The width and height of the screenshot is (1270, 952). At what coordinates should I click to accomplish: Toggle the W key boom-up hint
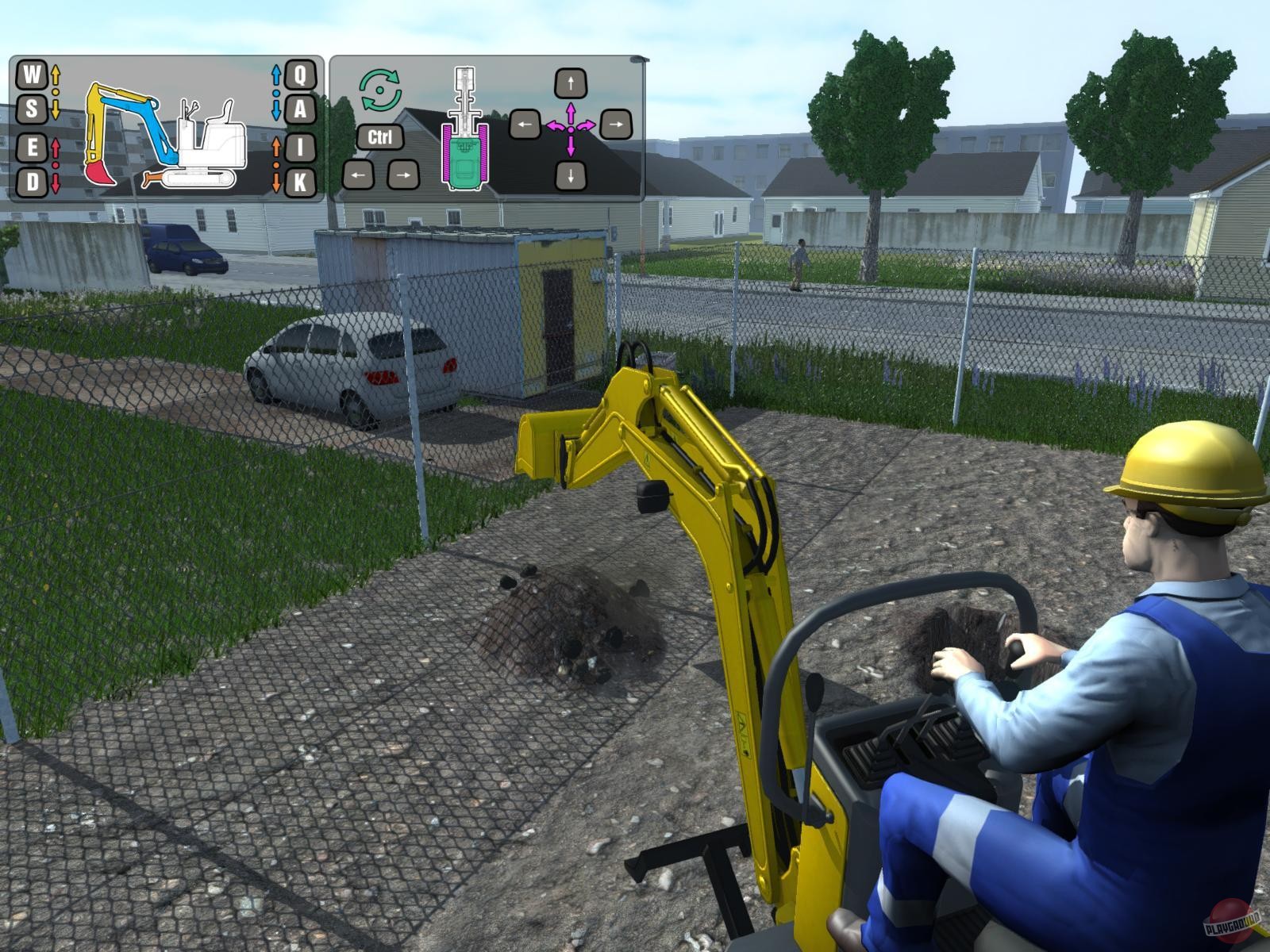point(31,75)
